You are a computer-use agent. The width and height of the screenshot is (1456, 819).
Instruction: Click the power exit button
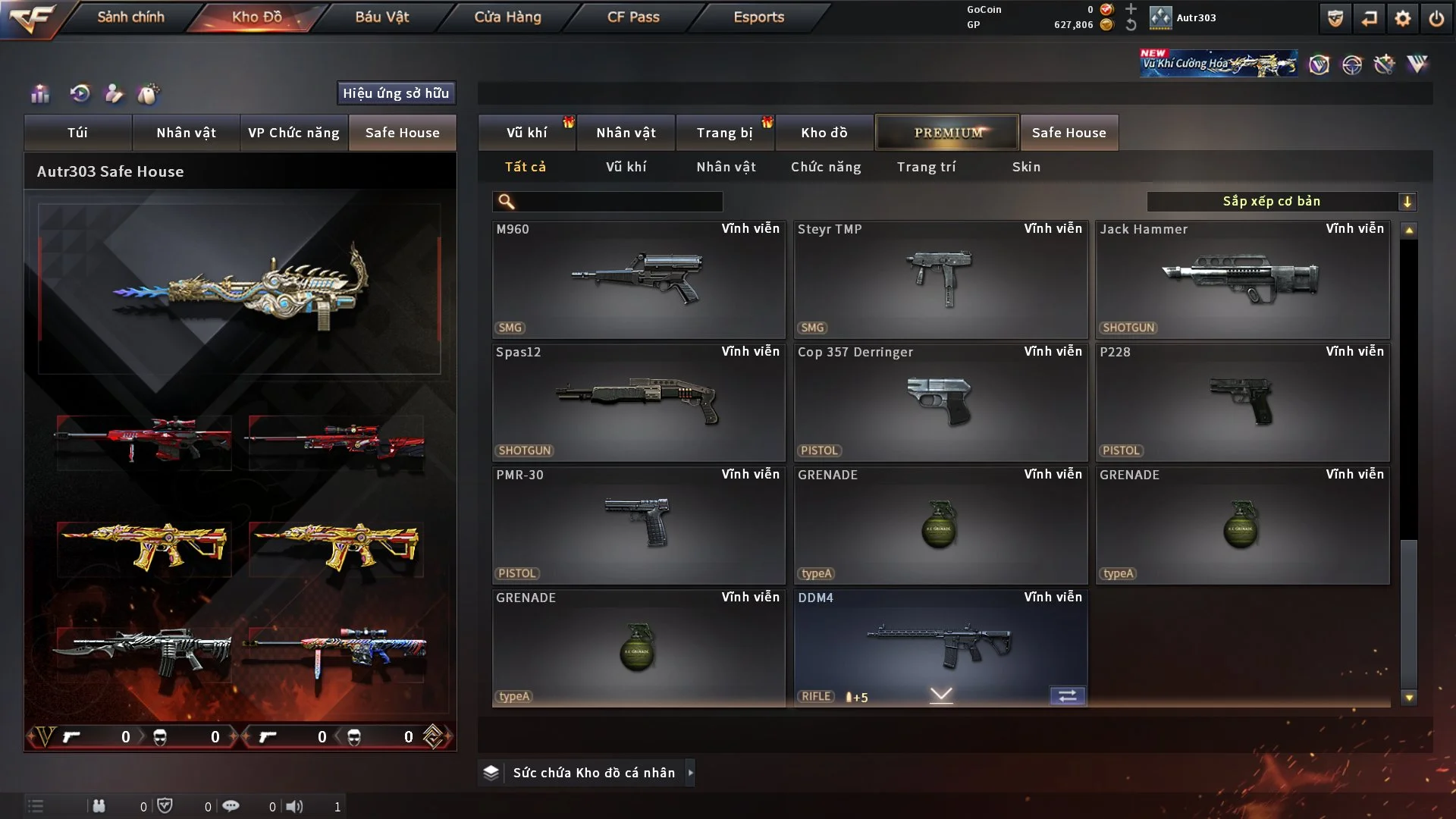click(x=1436, y=18)
